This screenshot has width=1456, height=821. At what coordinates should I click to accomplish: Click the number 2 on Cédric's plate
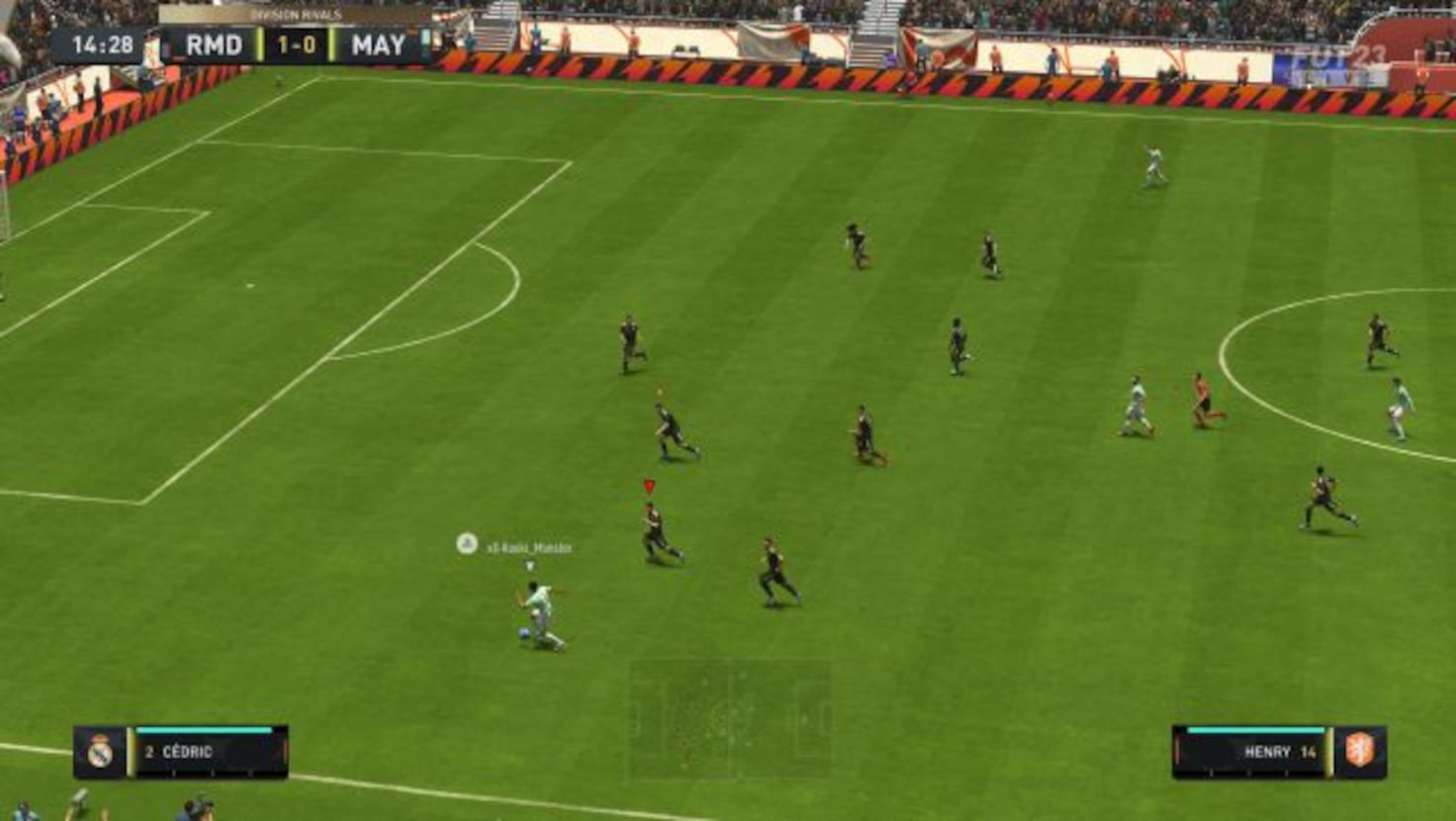point(149,752)
